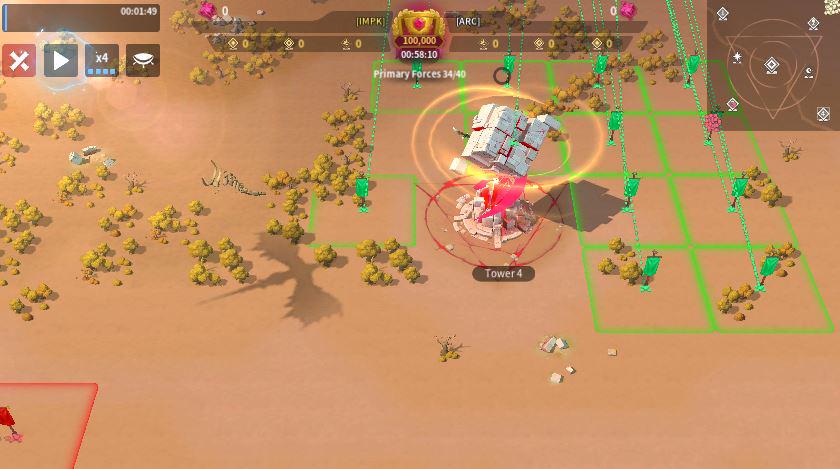Screen dimensions: 840x469
Task: Toggle the eye-shaped view button
Action: (x=142, y=61)
